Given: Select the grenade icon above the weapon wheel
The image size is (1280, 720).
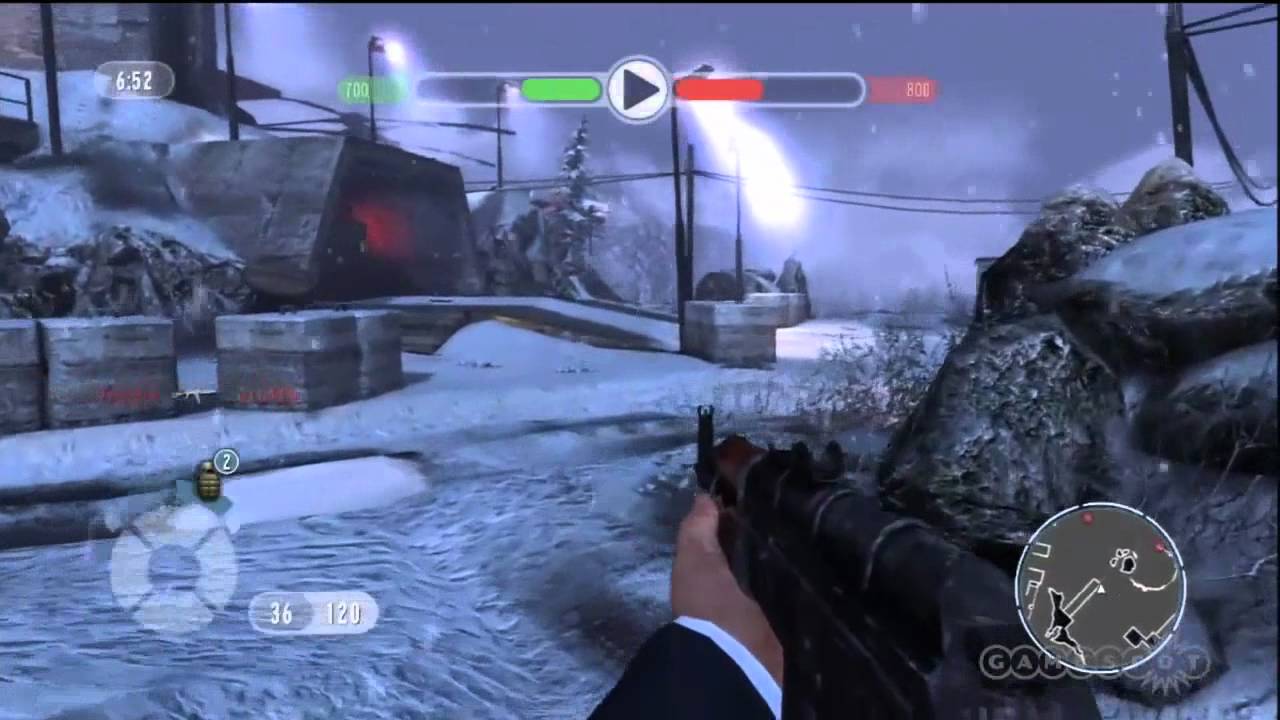Looking at the screenshot, I should (208, 480).
